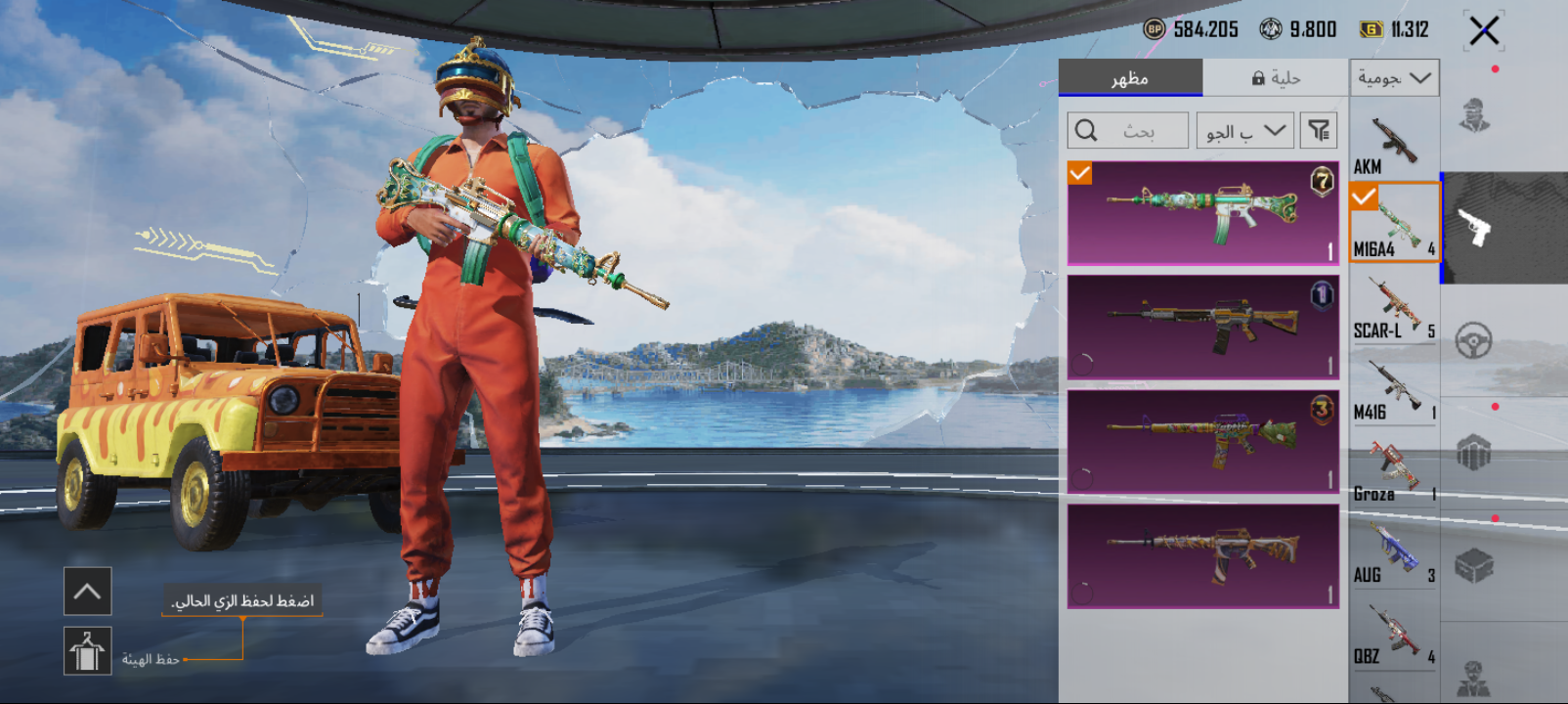Open the skin filter button
The image size is (1568, 704).
pos(1319,130)
